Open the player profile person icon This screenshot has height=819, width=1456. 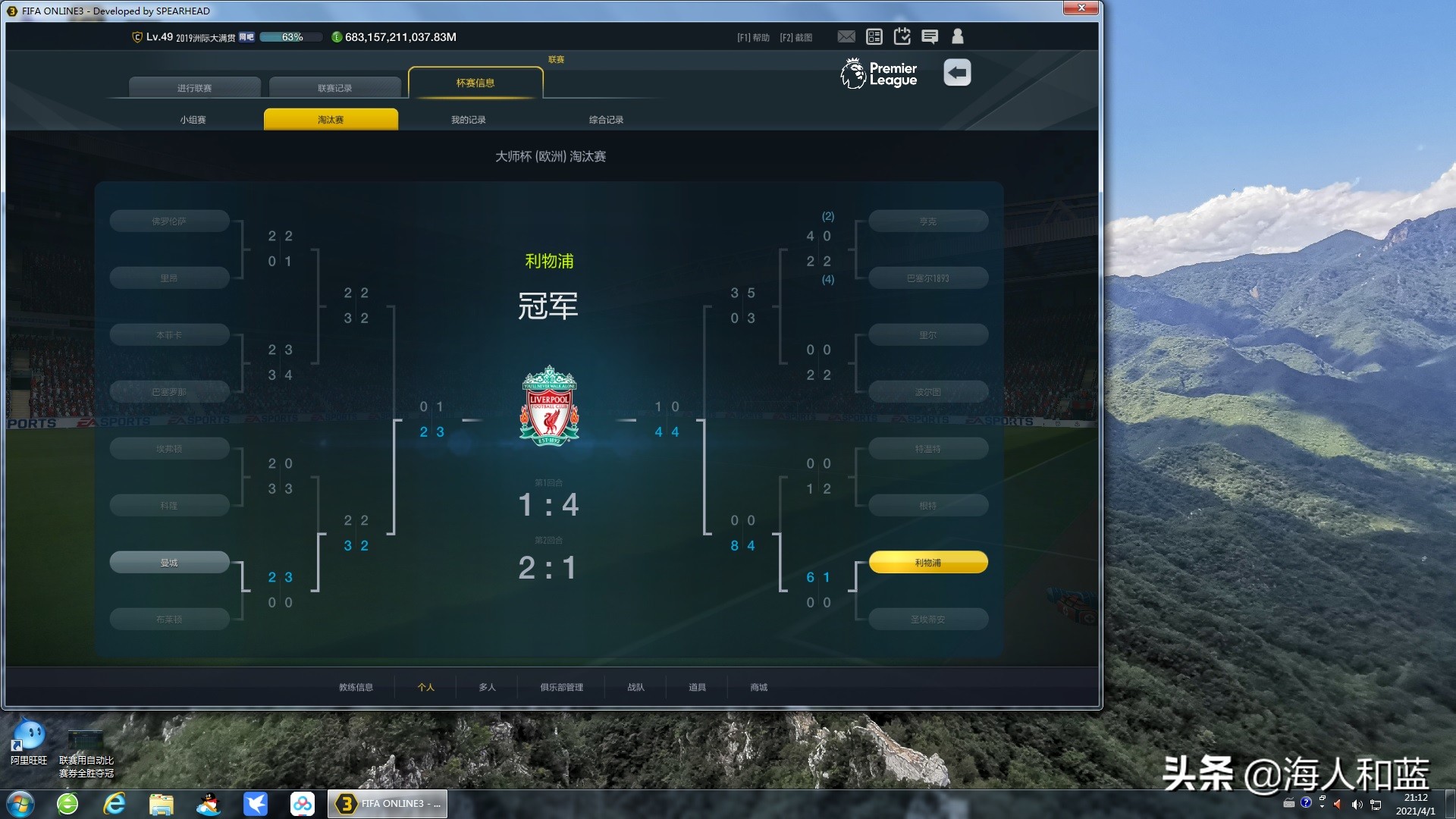[x=957, y=36]
